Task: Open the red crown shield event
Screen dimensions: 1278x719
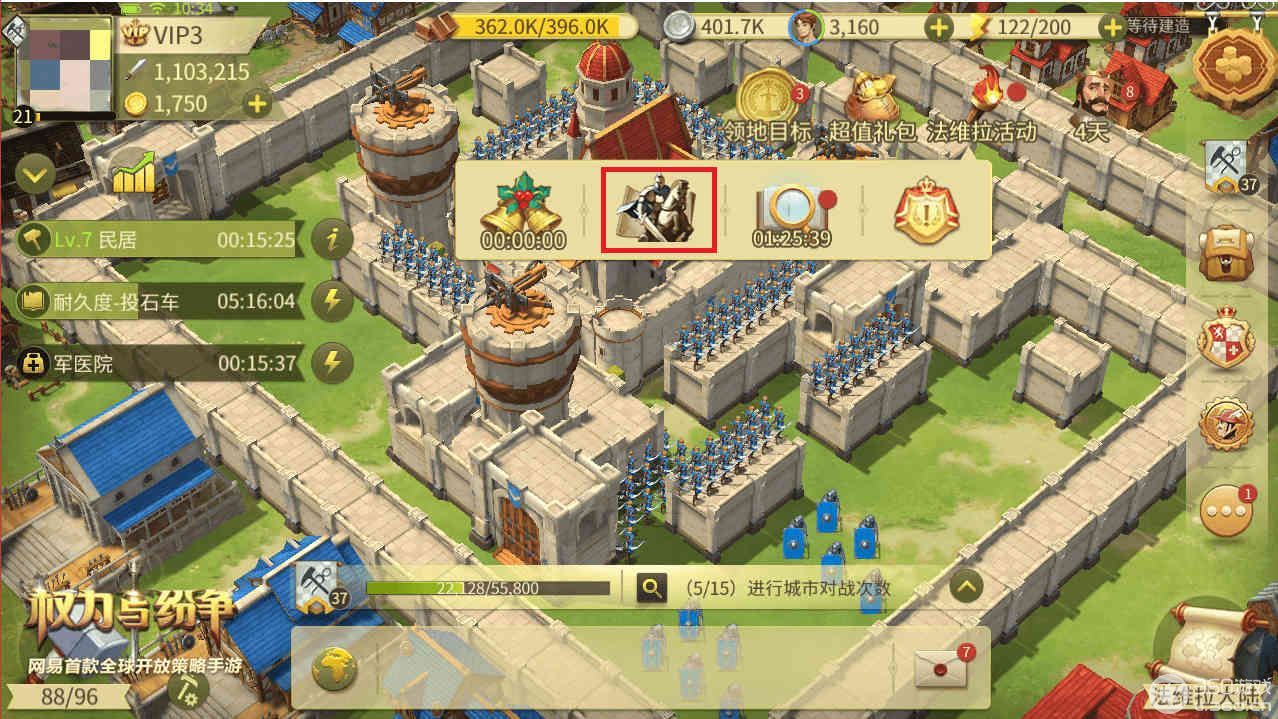Action: pyautogui.click(x=926, y=209)
